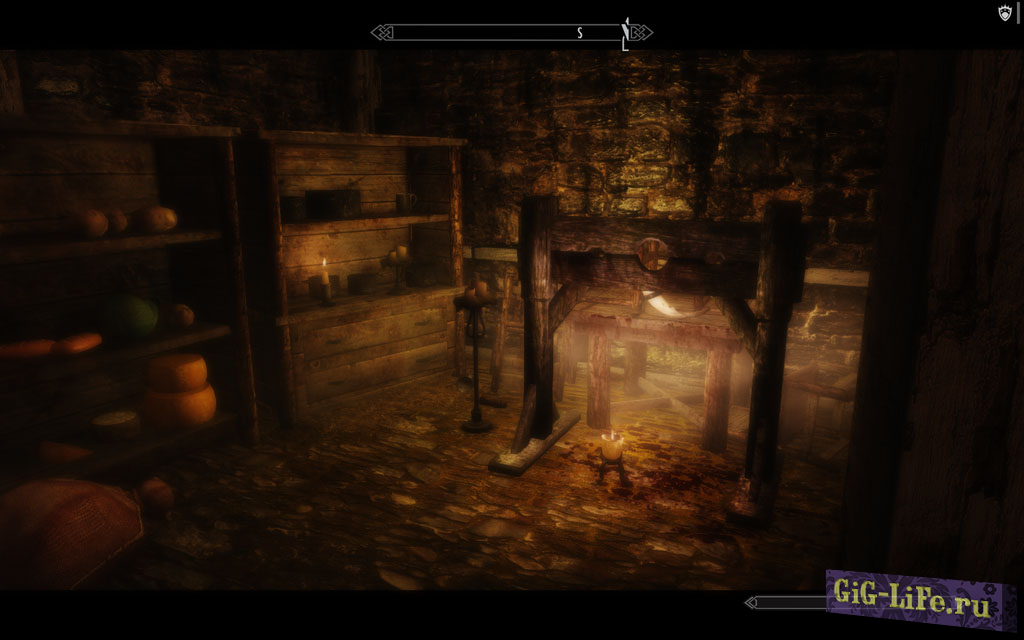Viewport: 1024px width, 640px height.
Task: Click the crowned shield status icon
Action: point(1006,14)
